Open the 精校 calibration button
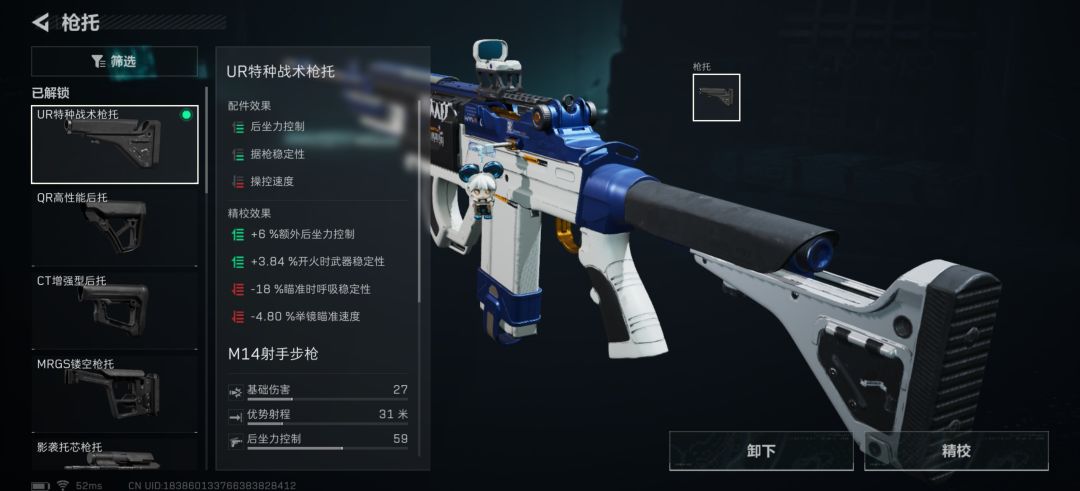Screen dimensions: 1080x491 (x=956, y=451)
